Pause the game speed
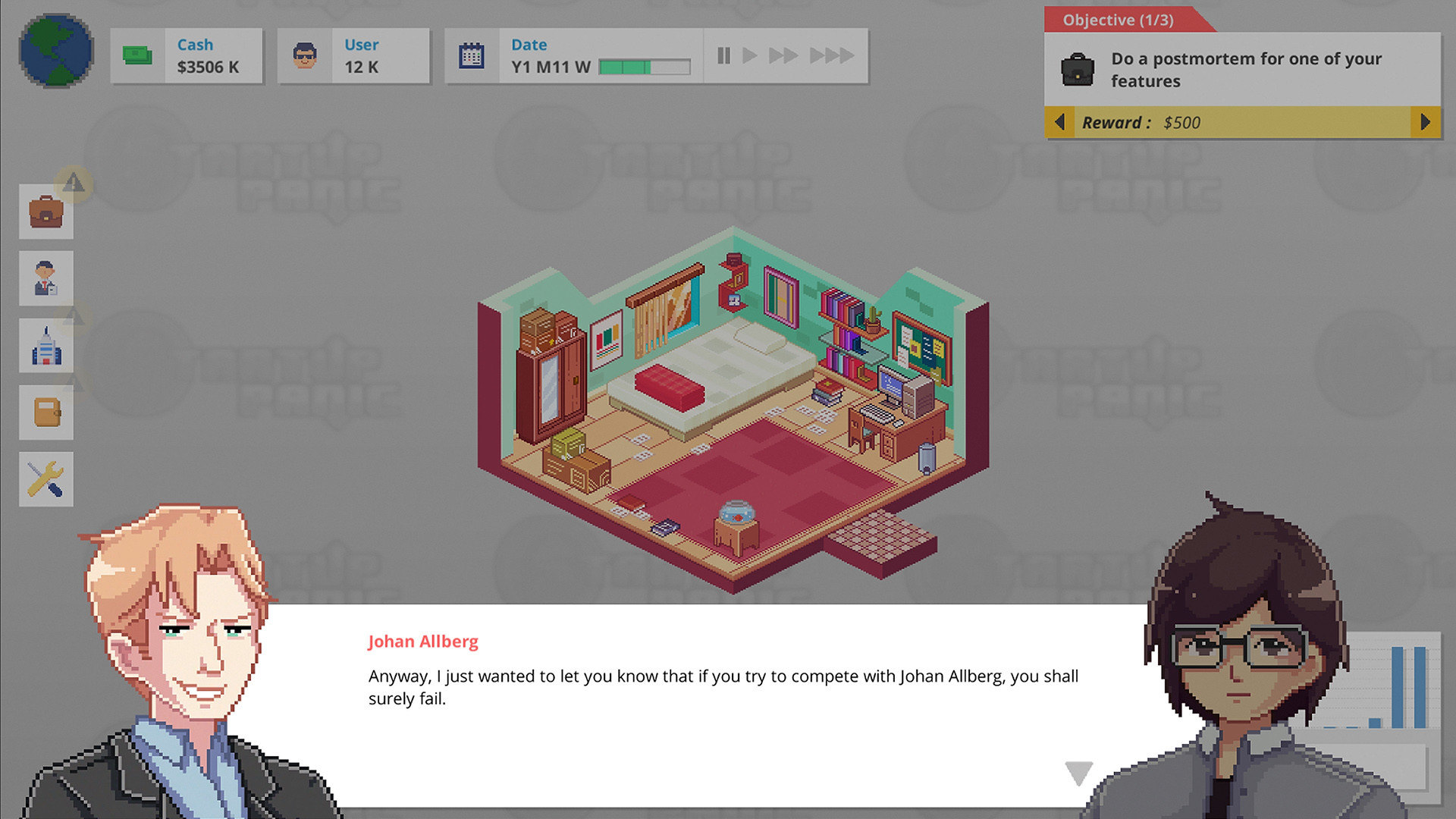This screenshot has width=1456, height=819. [723, 55]
